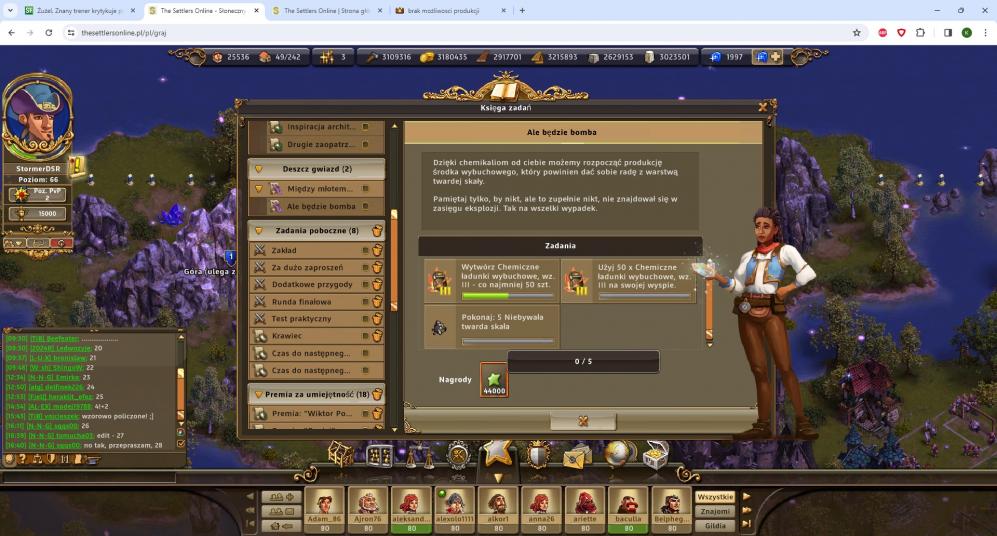This screenshot has height=536, width=997.
Task: Close the Księga zadań quest book window
Action: pos(763,106)
